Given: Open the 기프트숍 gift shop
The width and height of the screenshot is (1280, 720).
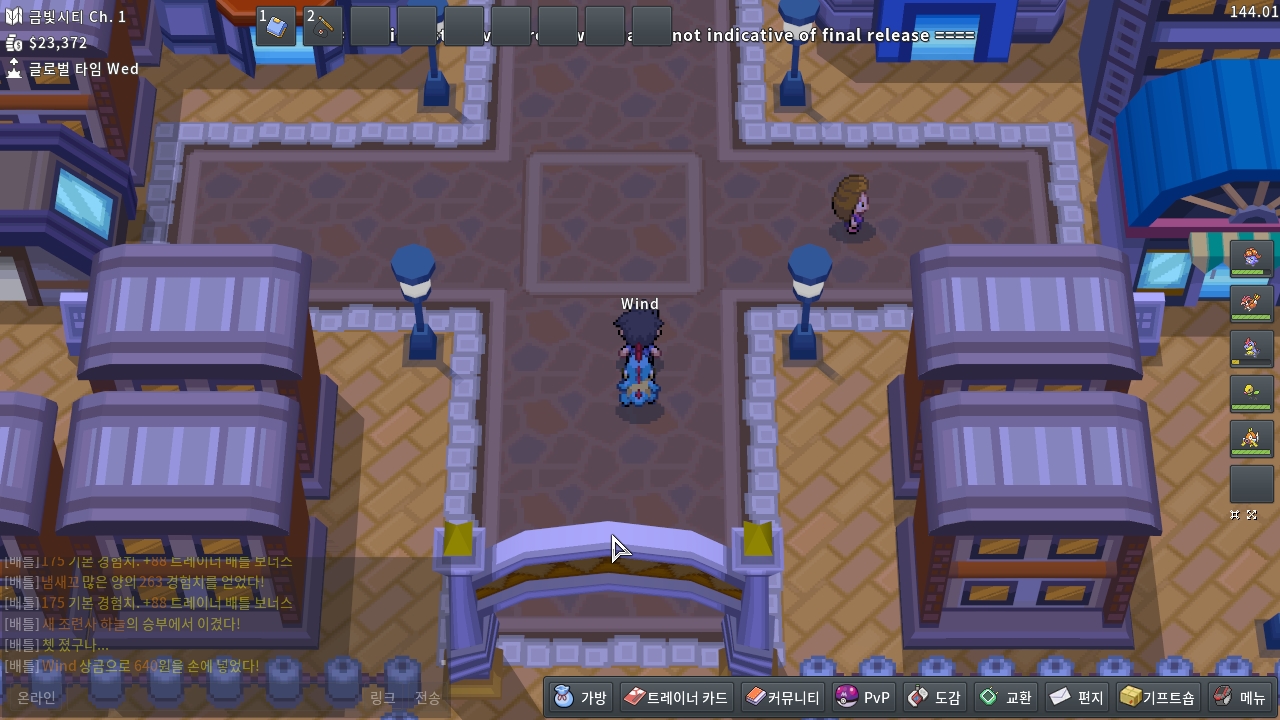Looking at the screenshot, I should (1157, 697).
